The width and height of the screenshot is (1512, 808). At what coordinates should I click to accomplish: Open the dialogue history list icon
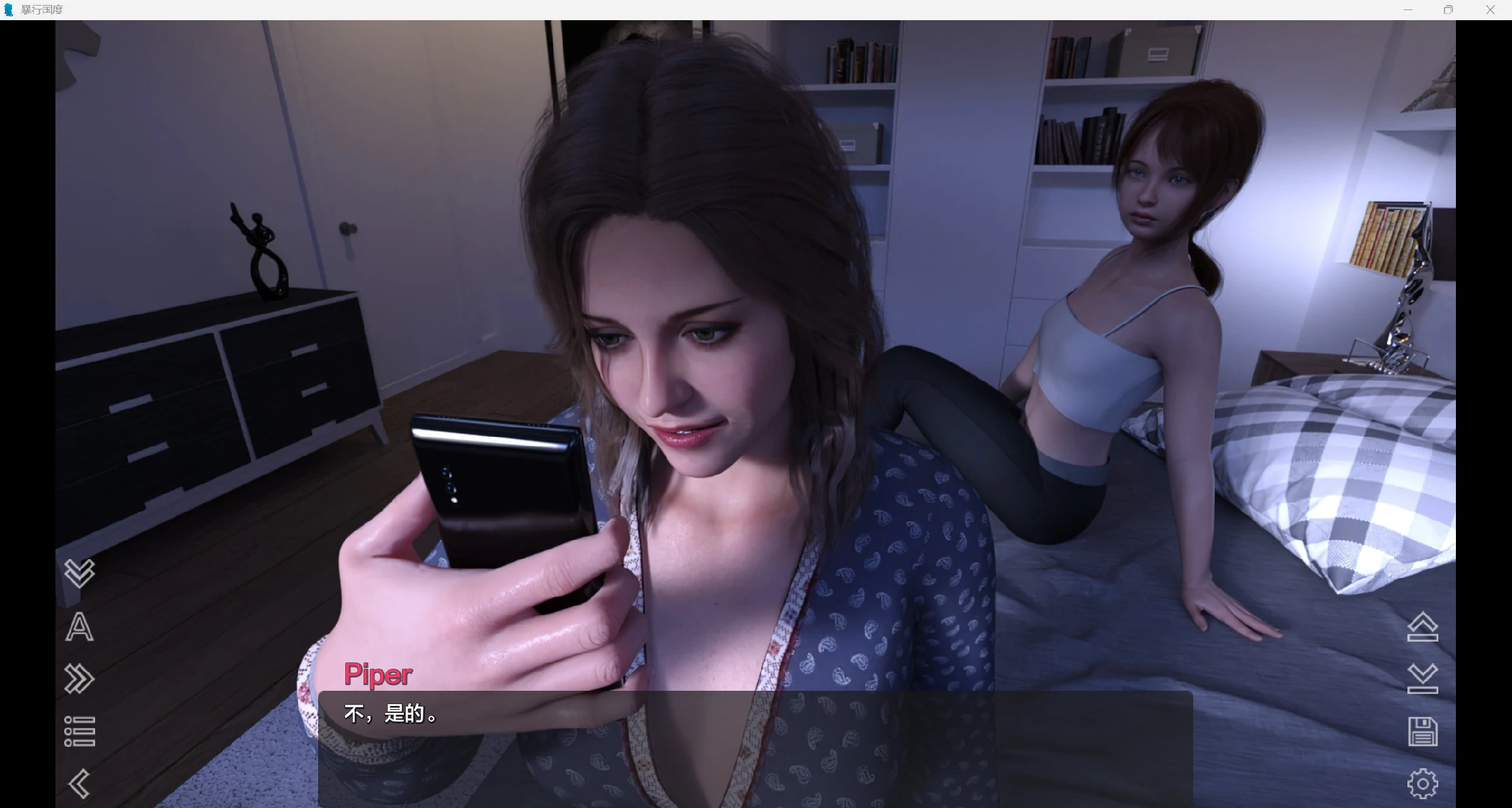[79, 732]
